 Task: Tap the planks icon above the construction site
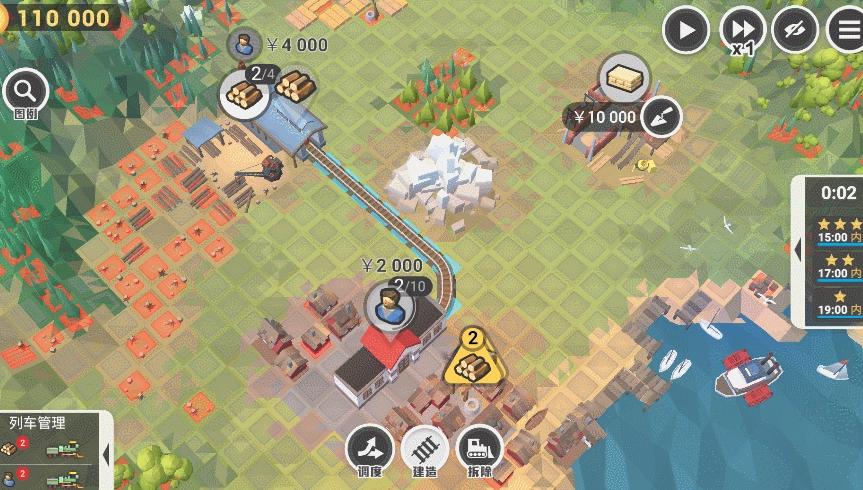pyautogui.click(x=625, y=77)
